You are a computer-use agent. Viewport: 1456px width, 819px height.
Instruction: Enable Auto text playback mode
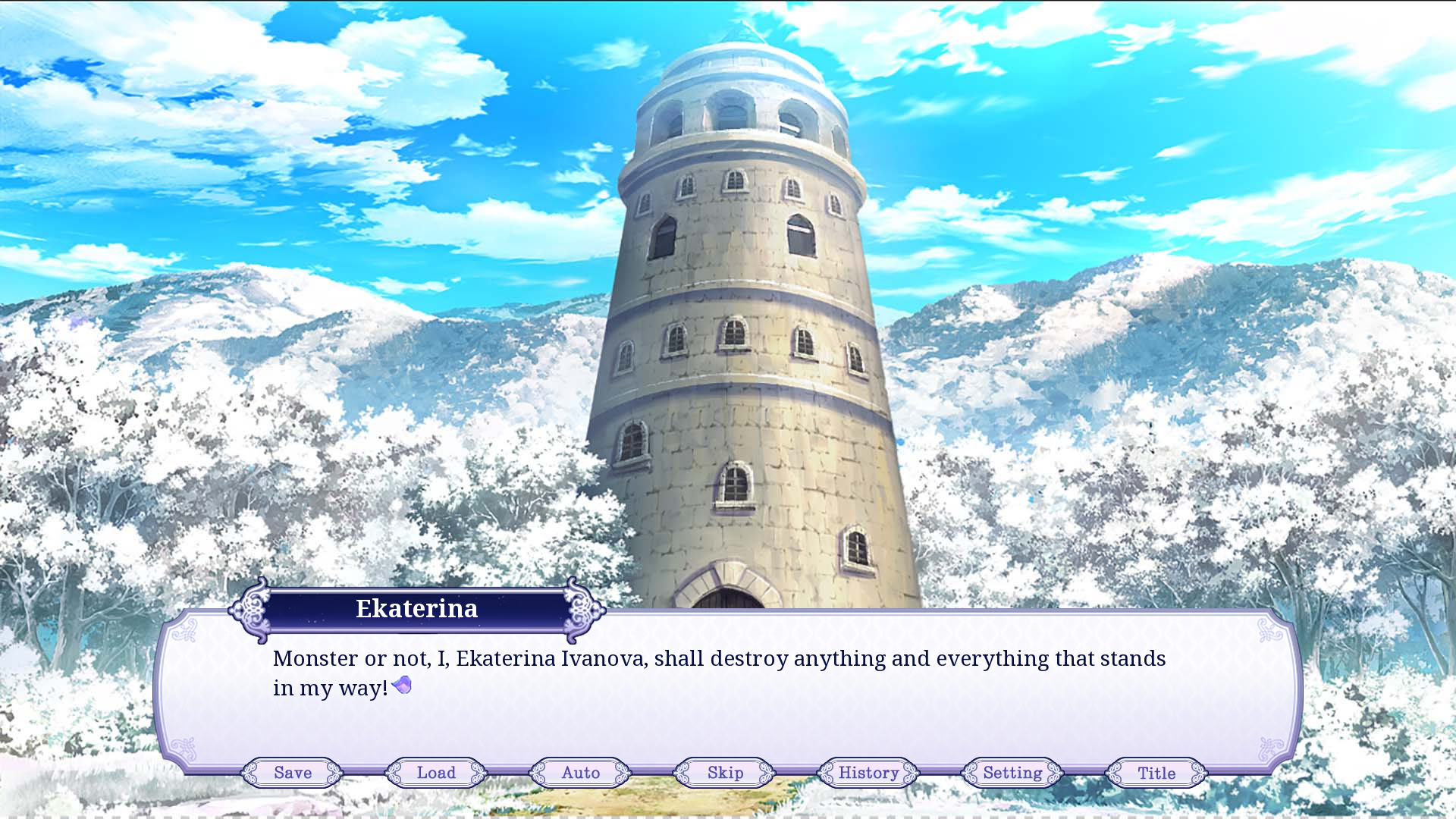click(579, 773)
